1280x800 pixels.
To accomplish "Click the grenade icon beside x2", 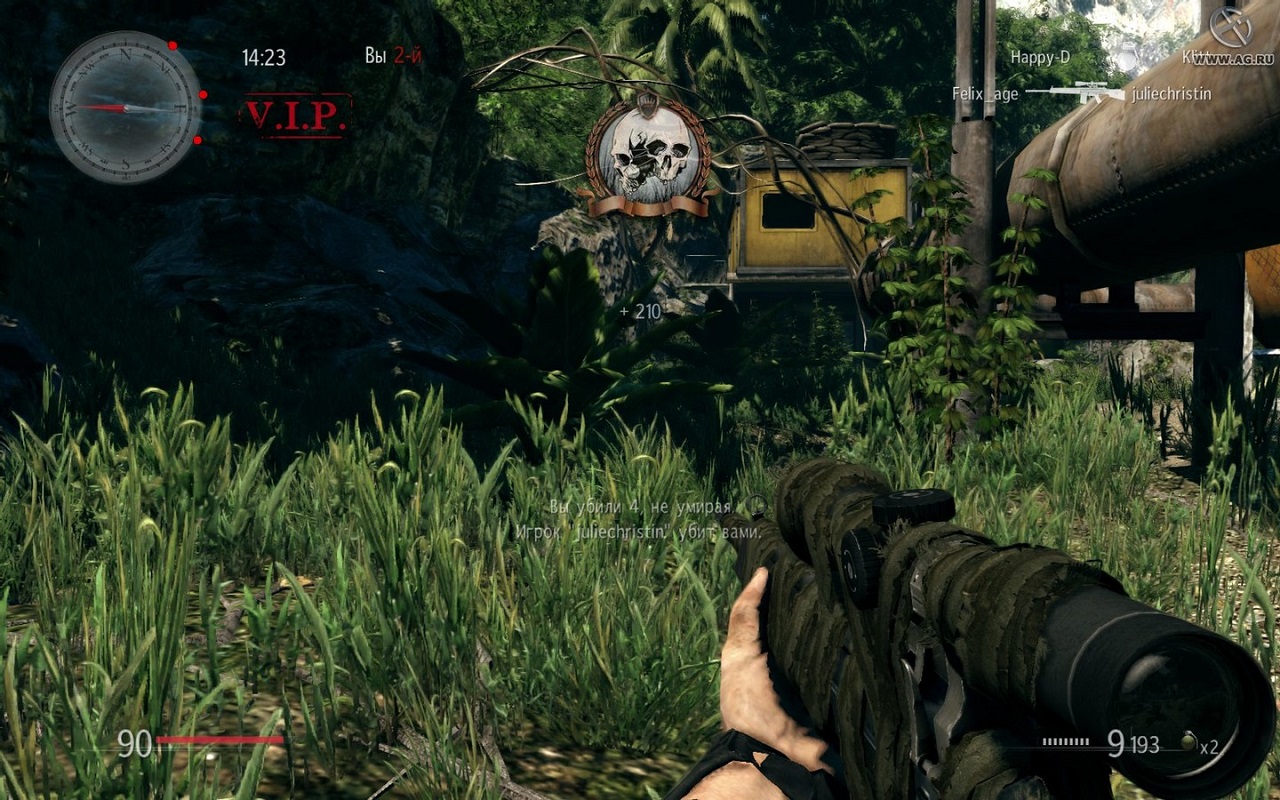I will pyautogui.click(x=1187, y=742).
